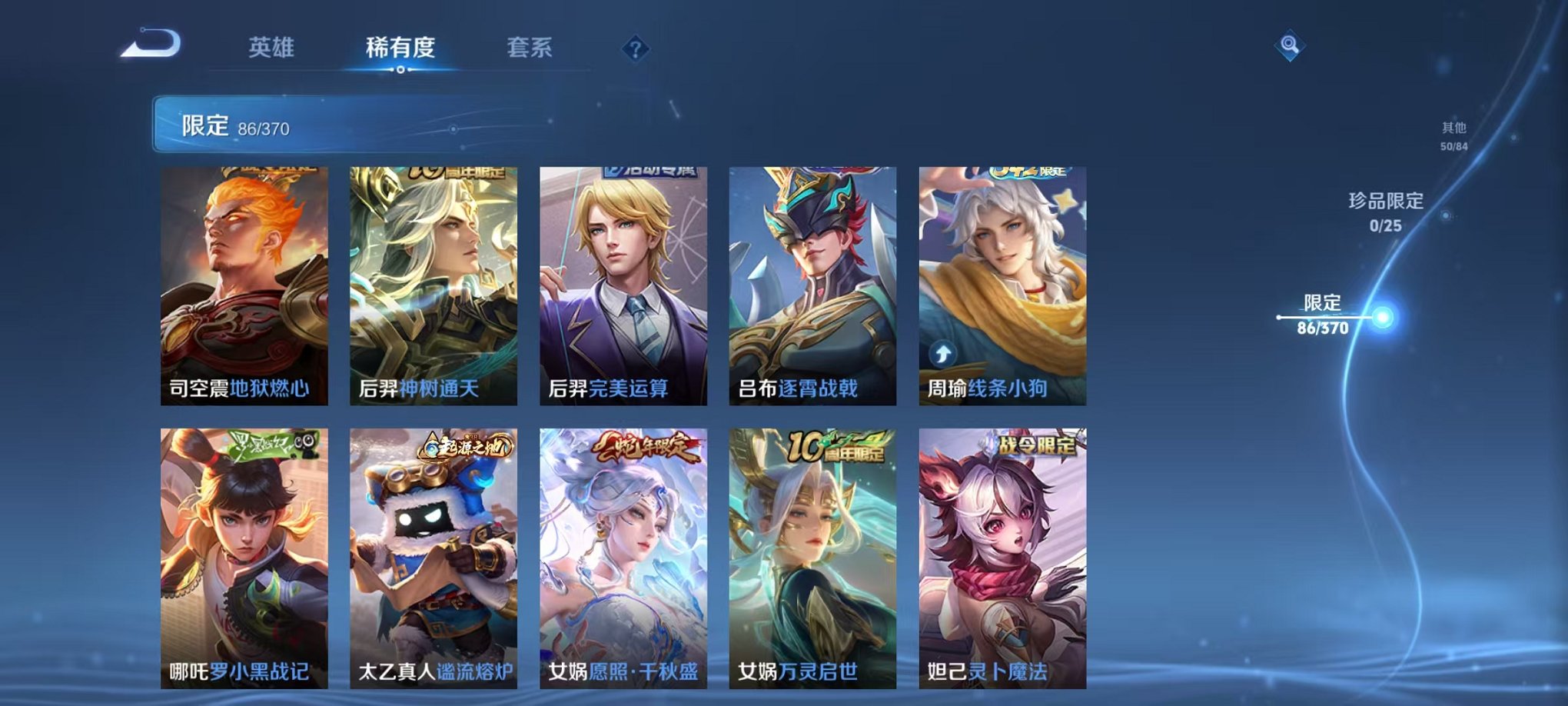Open the question-mark help icon beside the tabs
Viewport: 1568px width, 706px height.
coord(634,49)
